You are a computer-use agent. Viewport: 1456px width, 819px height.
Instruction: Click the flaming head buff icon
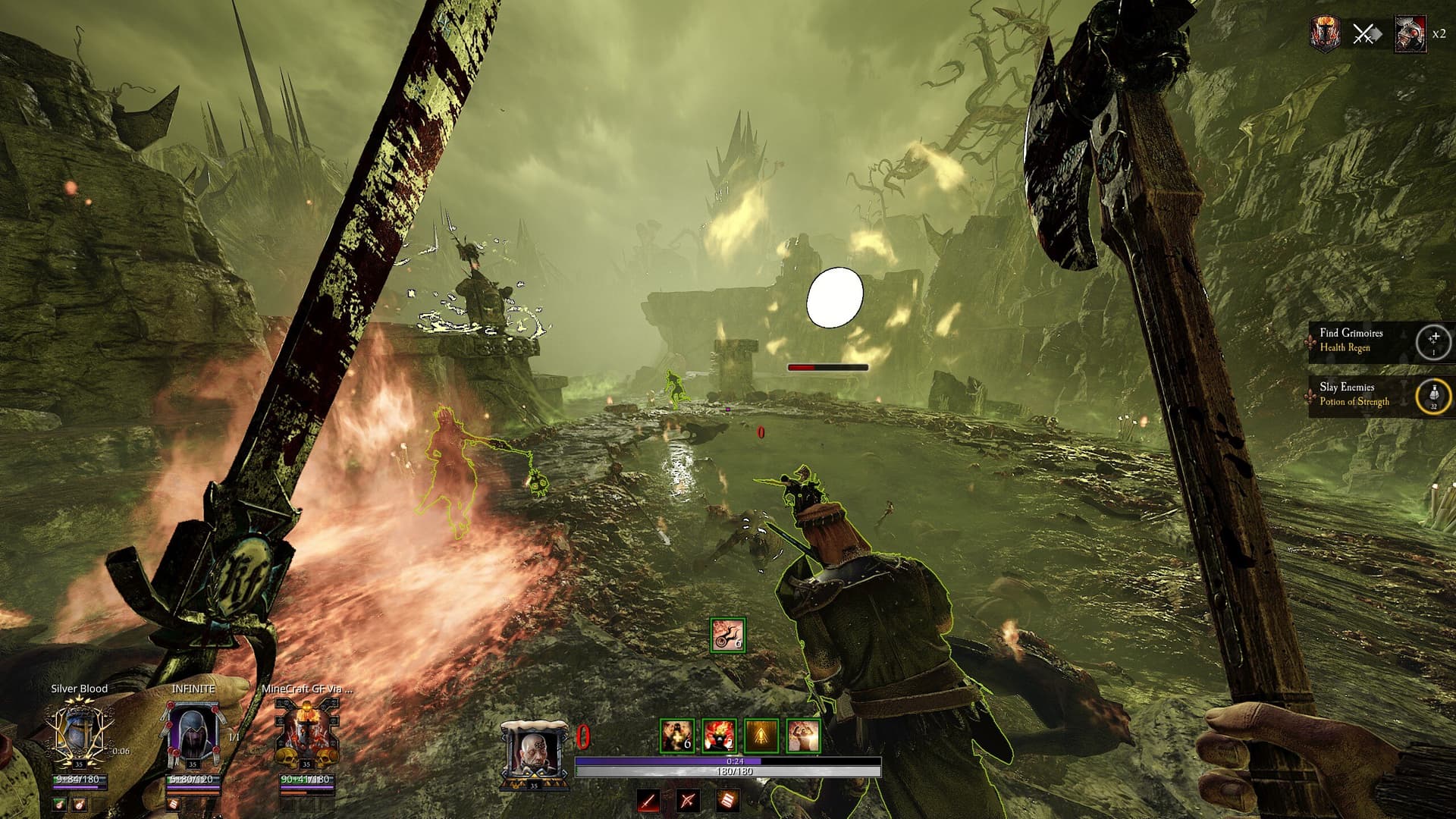click(x=719, y=736)
